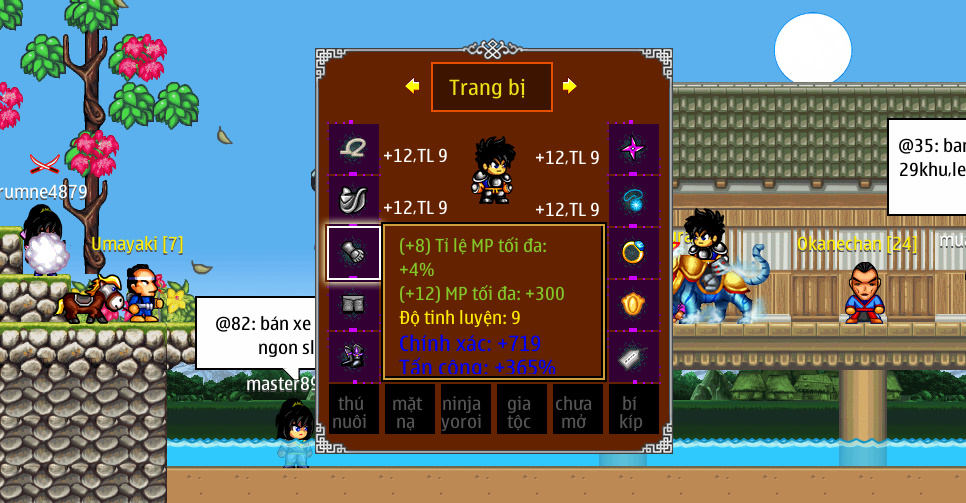The image size is (966, 503).
Task: Select the body armor equipment slot
Action: point(354,200)
